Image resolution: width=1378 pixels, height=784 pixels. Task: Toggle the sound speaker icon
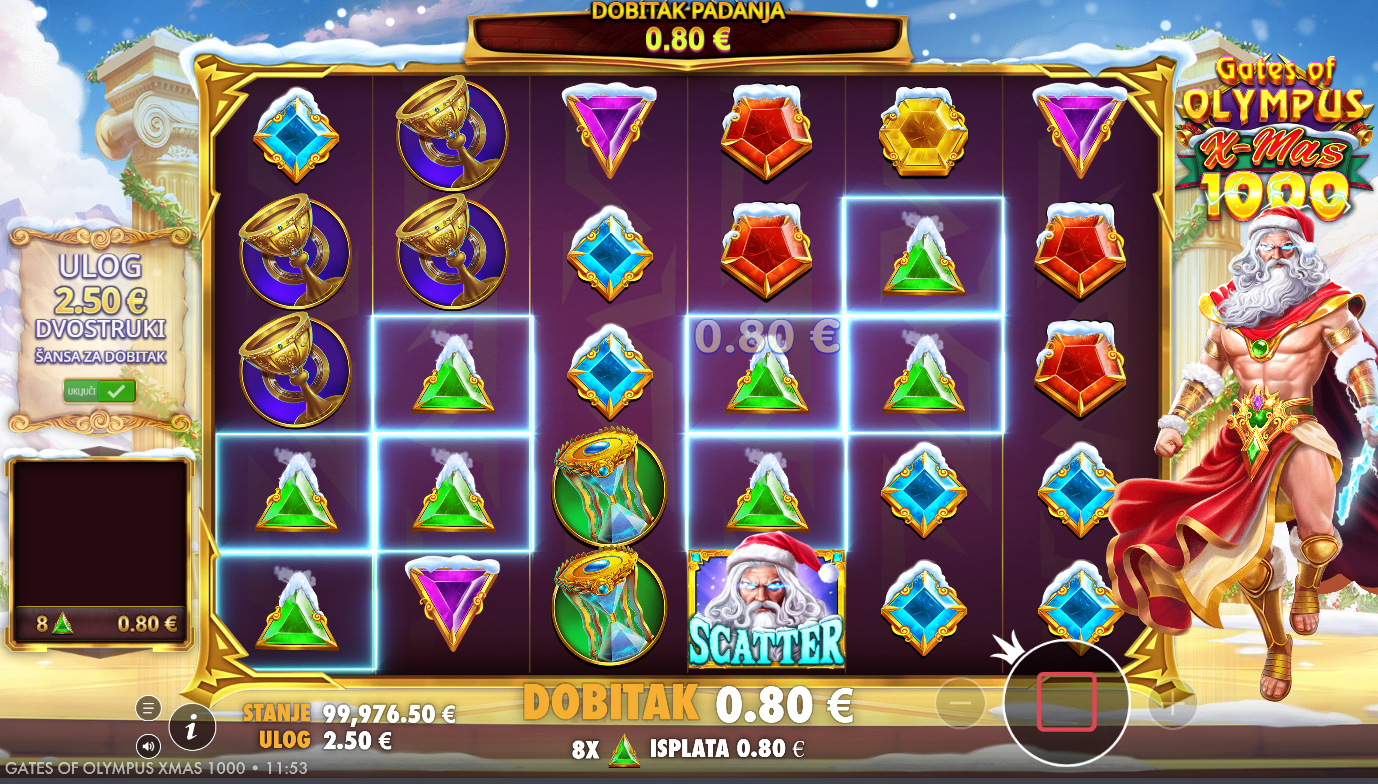[x=148, y=746]
